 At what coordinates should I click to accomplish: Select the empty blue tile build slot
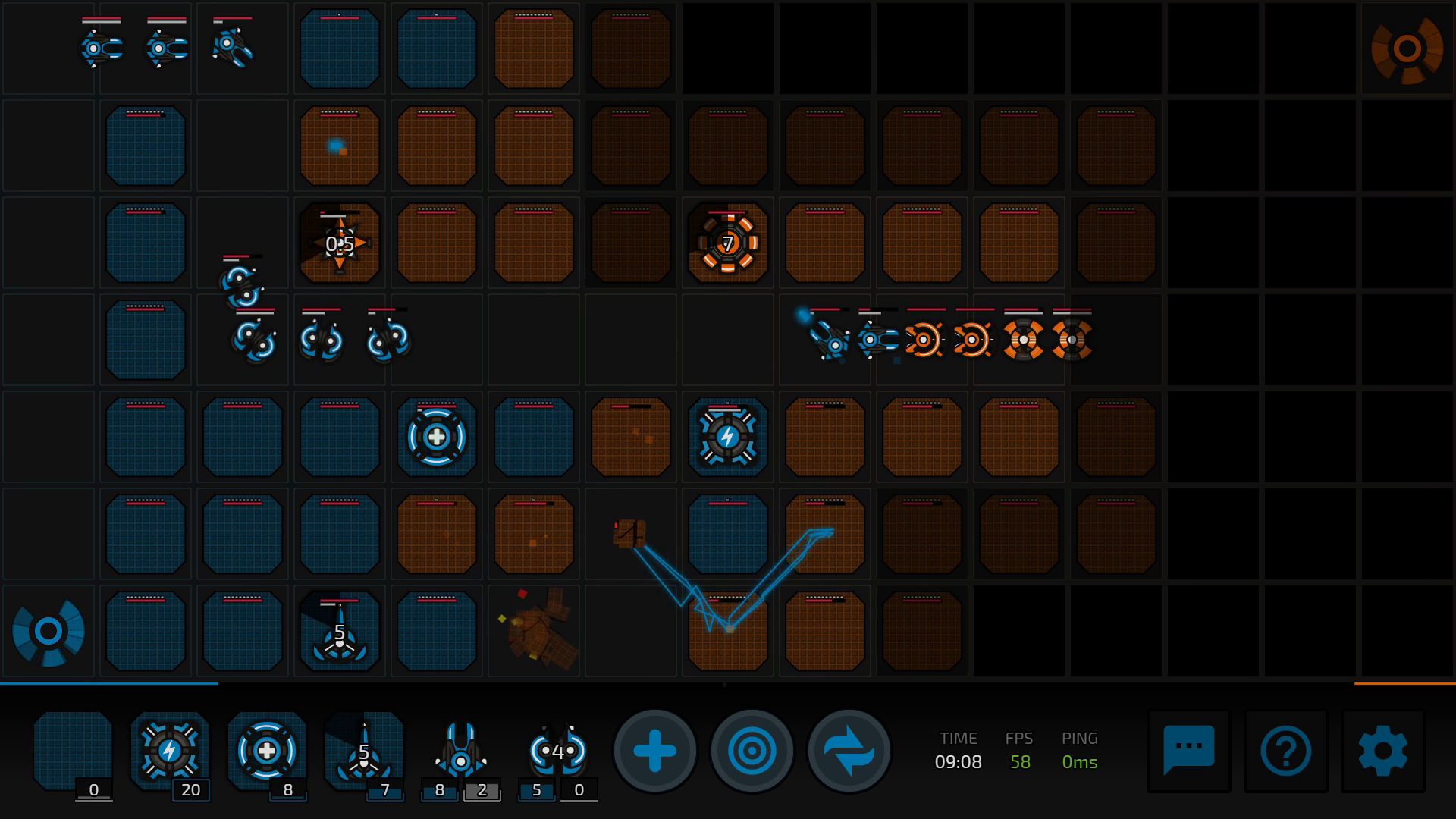coord(73,751)
